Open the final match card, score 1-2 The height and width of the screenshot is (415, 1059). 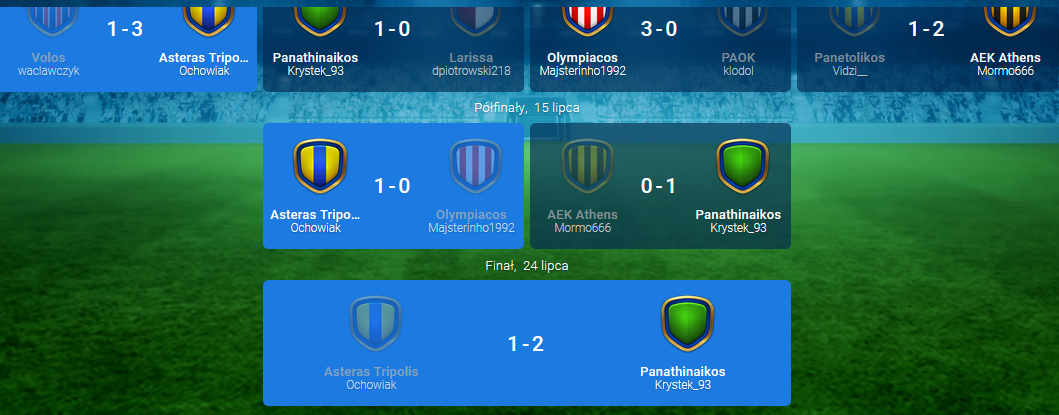click(x=526, y=344)
